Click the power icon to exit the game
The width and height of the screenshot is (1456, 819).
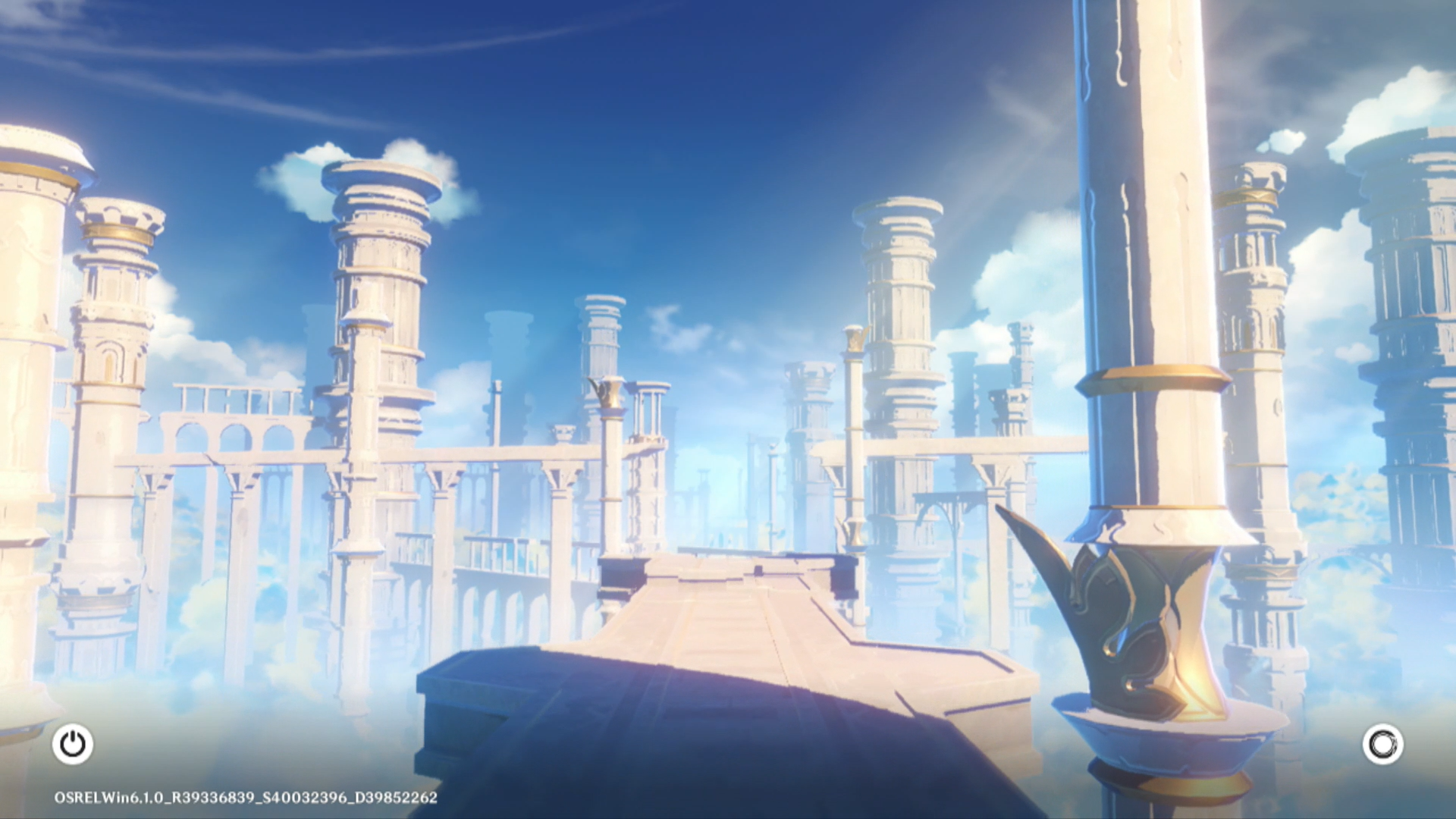click(x=73, y=744)
